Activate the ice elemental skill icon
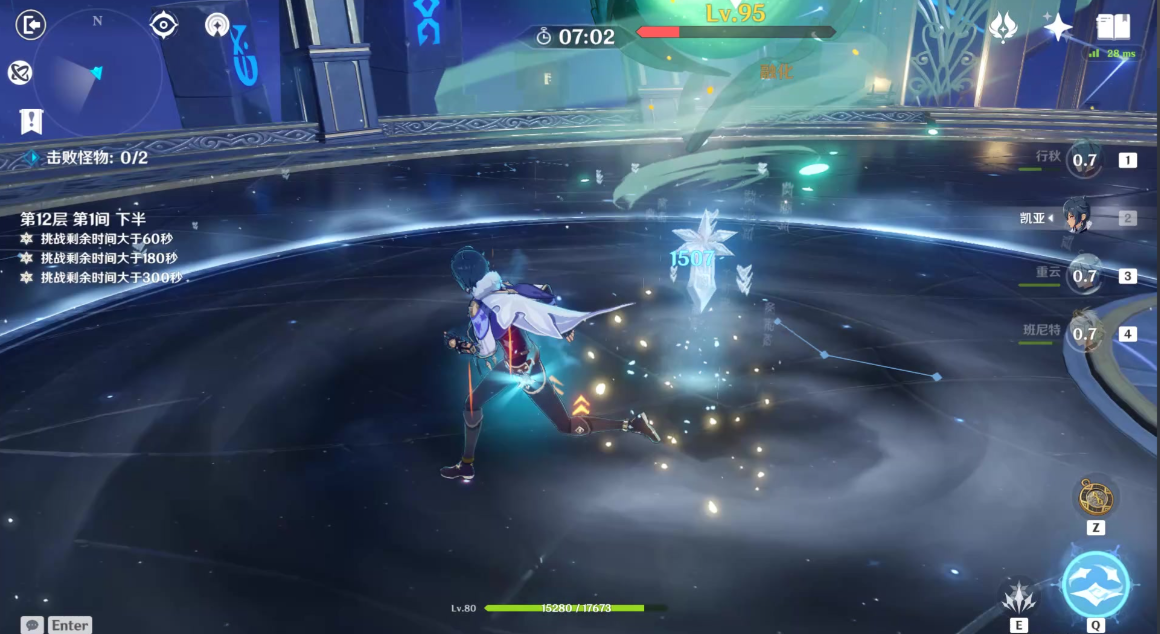 tap(1018, 596)
